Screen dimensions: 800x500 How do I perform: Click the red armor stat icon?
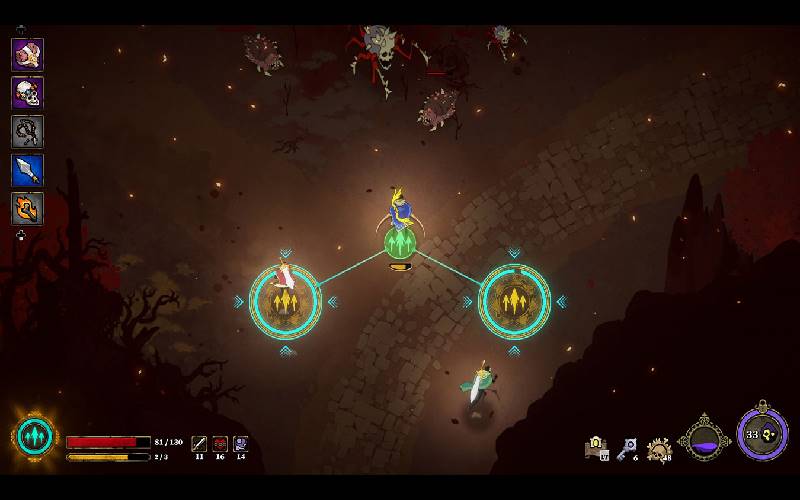click(x=220, y=442)
